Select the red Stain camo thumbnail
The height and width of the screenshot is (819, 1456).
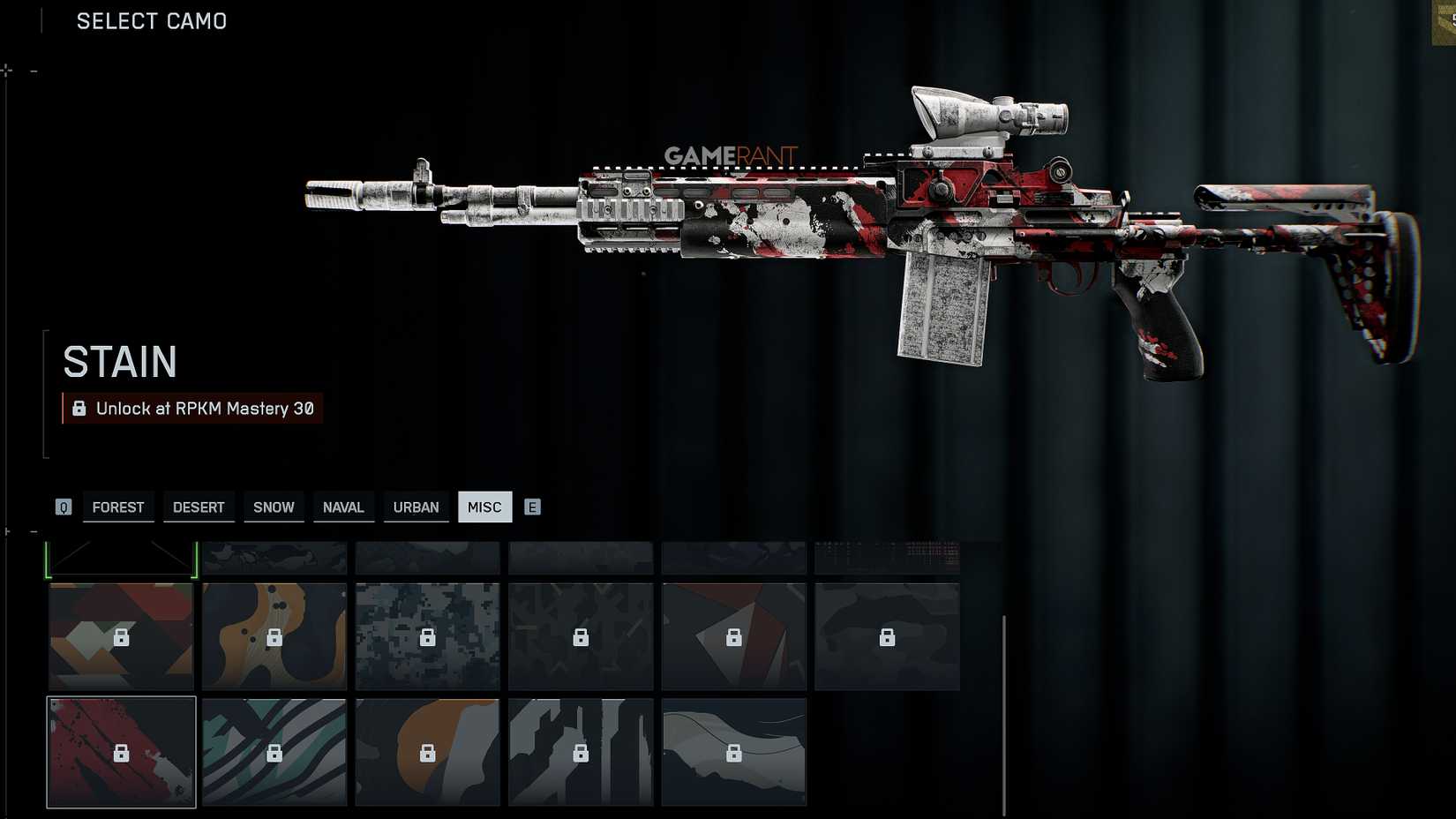121,752
